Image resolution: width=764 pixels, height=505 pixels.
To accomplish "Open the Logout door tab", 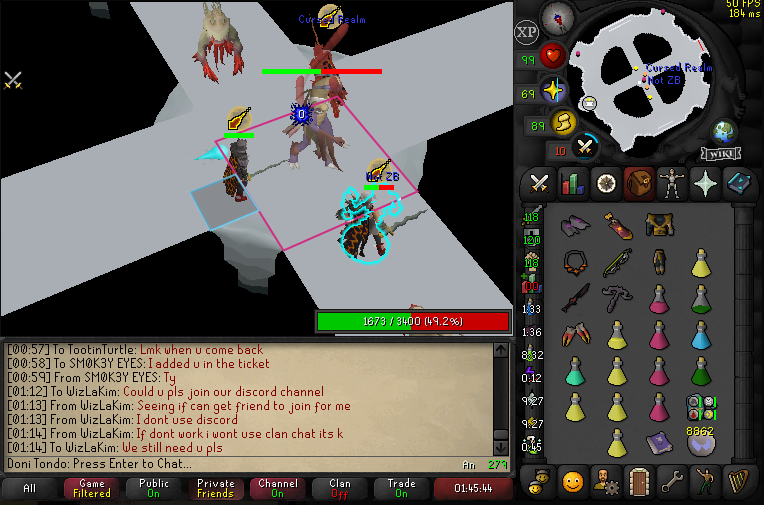I will (640, 480).
